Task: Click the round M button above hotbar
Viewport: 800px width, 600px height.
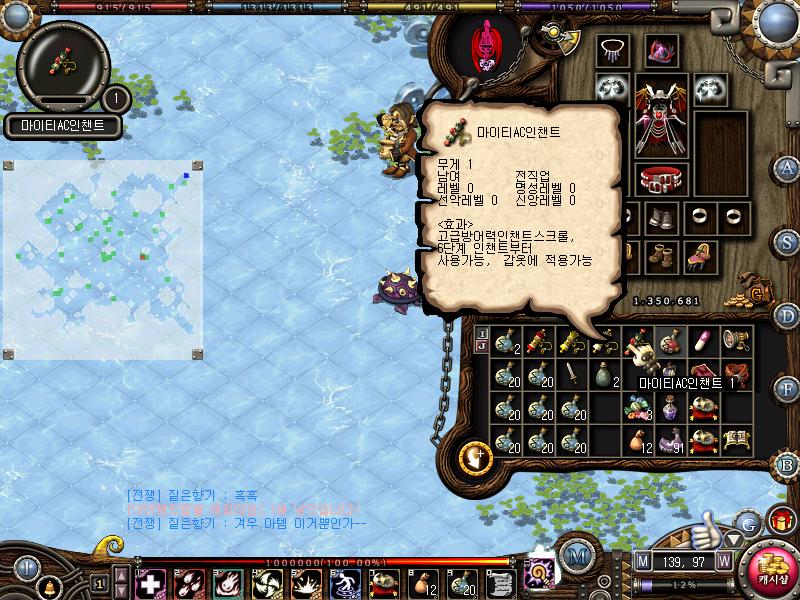Action: [576, 556]
